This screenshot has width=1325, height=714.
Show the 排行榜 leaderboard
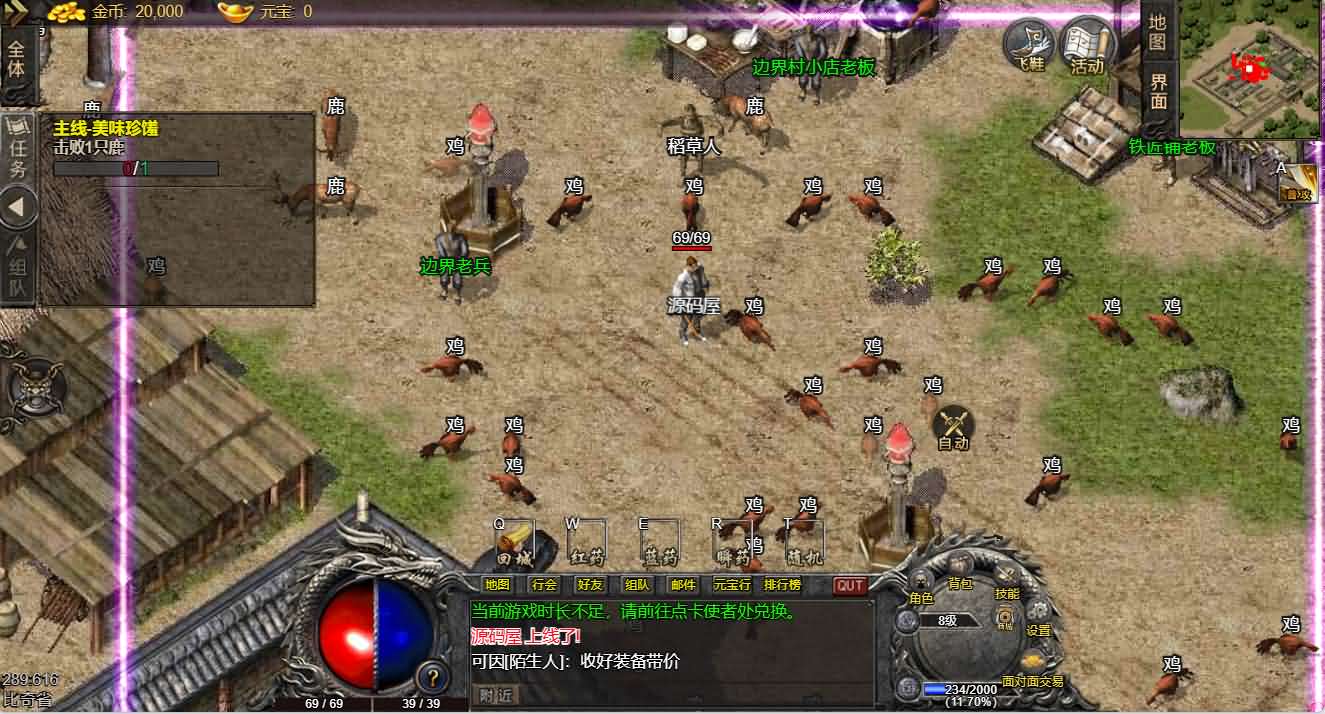click(x=782, y=585)
